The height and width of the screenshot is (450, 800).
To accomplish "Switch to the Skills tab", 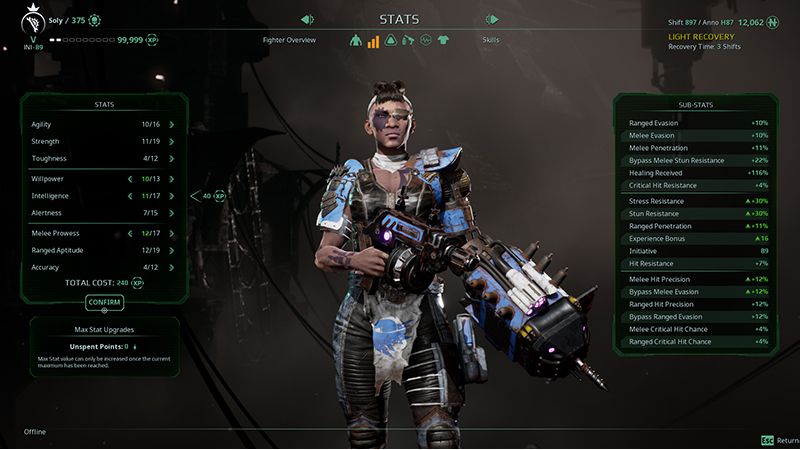I will coord(491,40).
